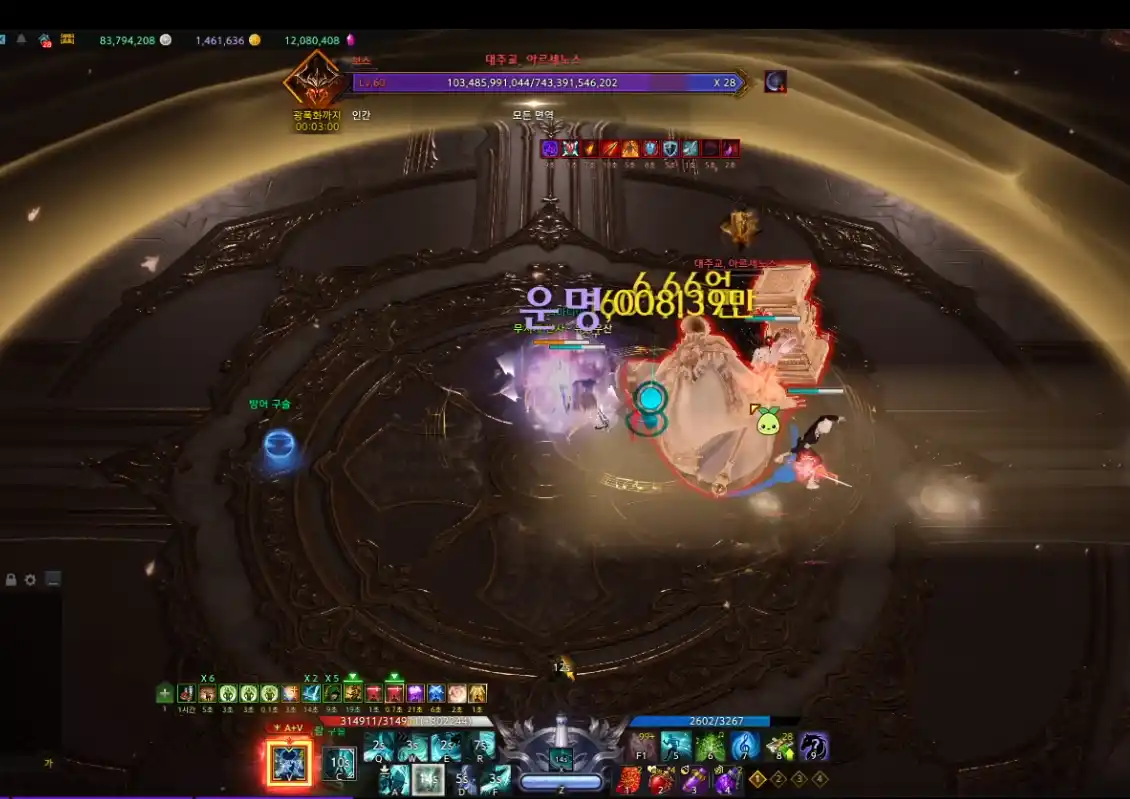Screen dimensions: 1130x799
Task: Switch to preset number 4 diamond
Action: (x=821, y=778)
